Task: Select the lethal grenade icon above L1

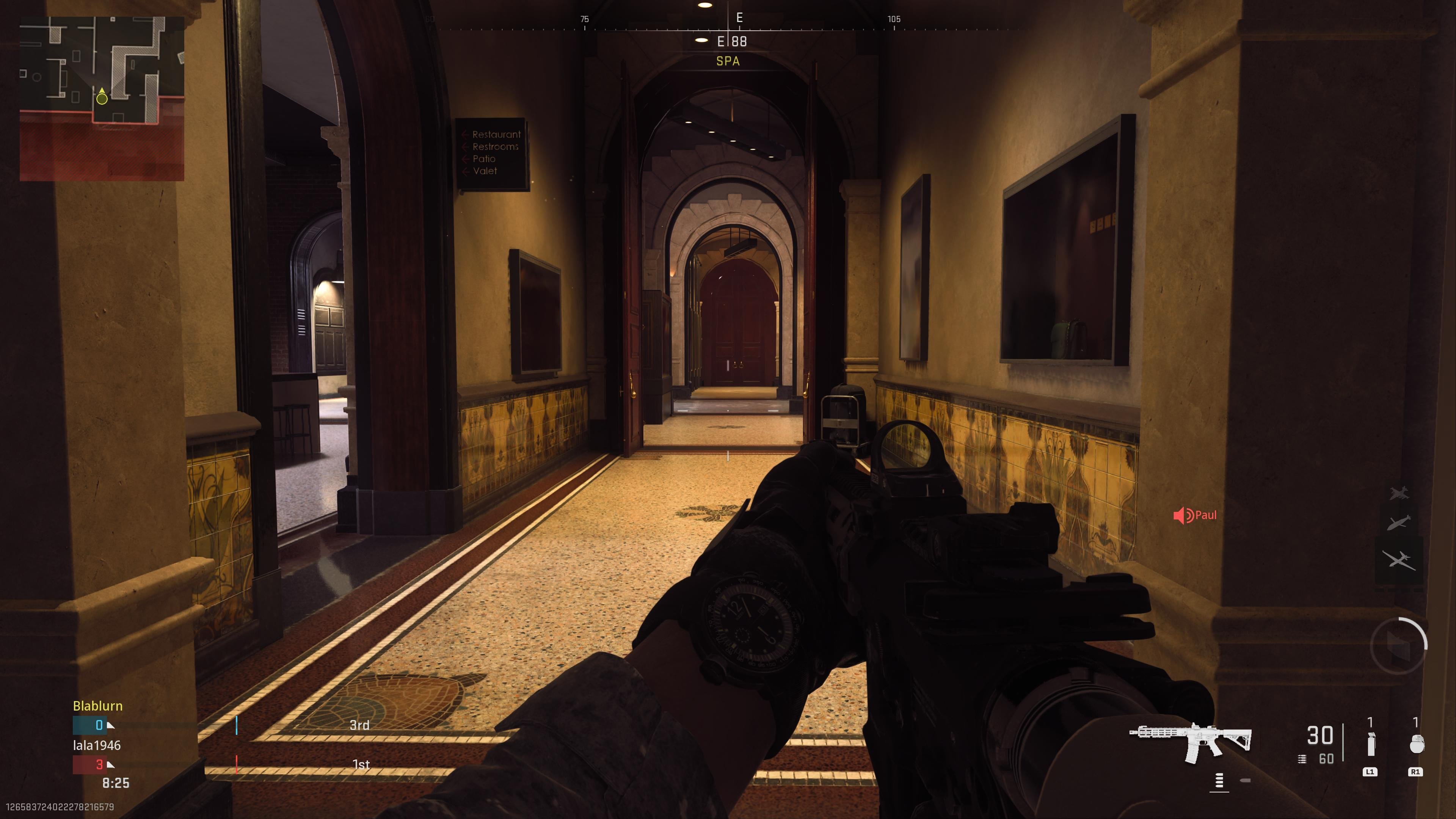Action: point(1372,745)
